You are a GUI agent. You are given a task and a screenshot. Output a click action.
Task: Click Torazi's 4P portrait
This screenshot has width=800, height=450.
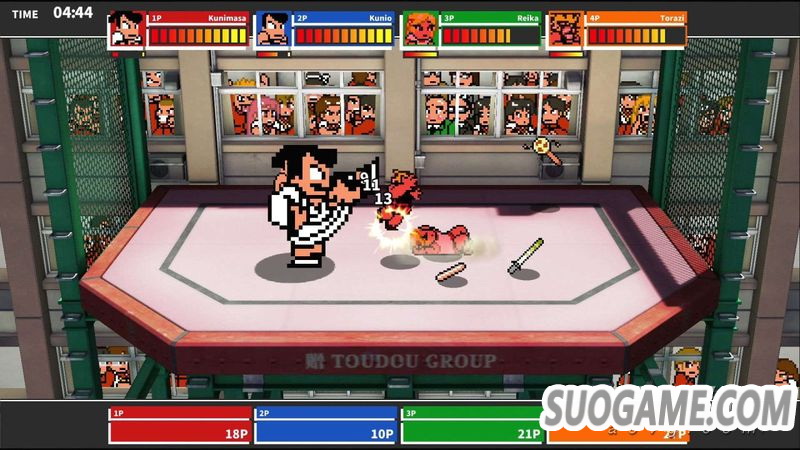566,29
